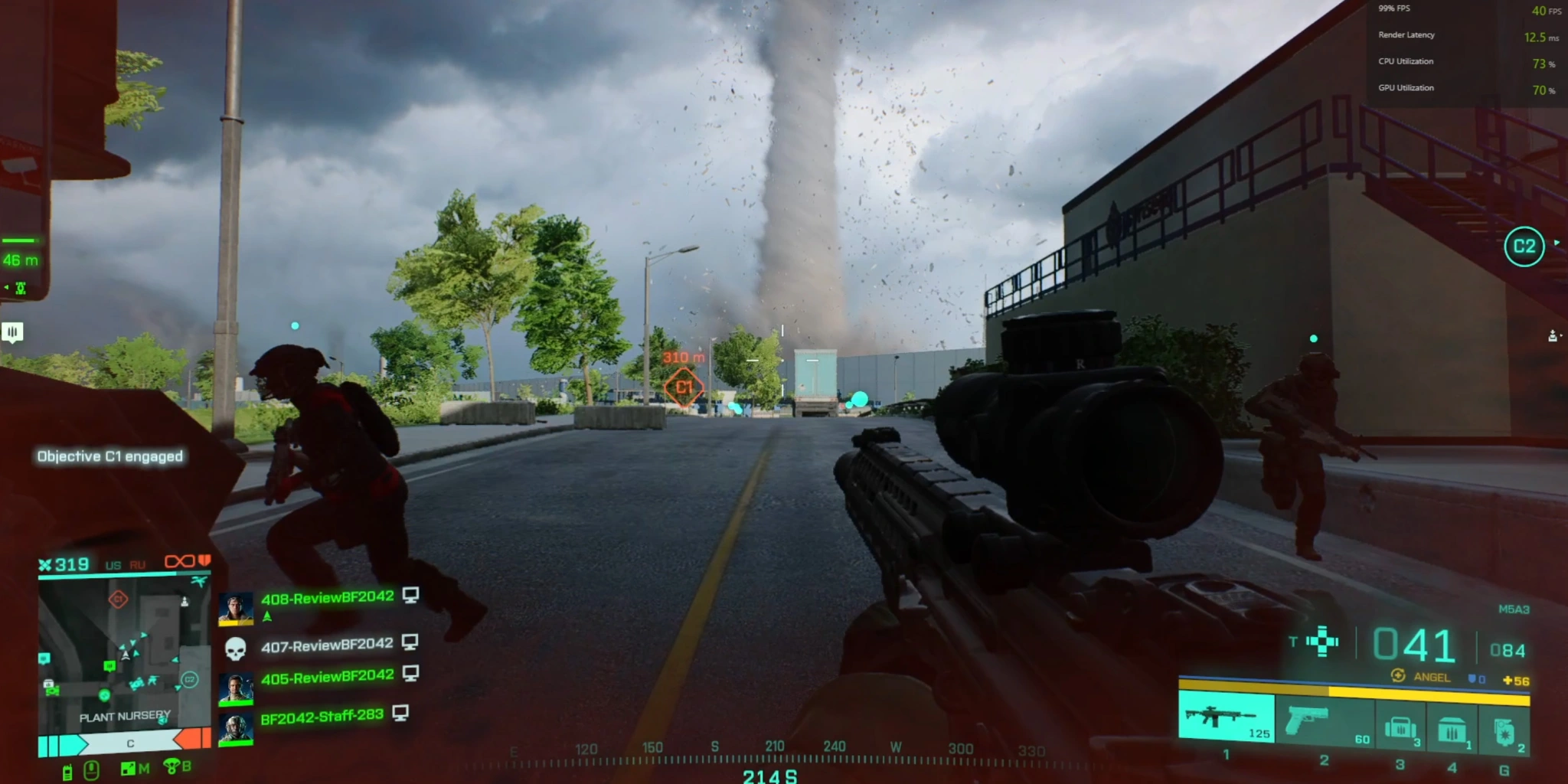The height and width of the screenshot is (784, 1568).
Task: Click the expand-map icon below the minimap
Action: (x=129, y=769)
